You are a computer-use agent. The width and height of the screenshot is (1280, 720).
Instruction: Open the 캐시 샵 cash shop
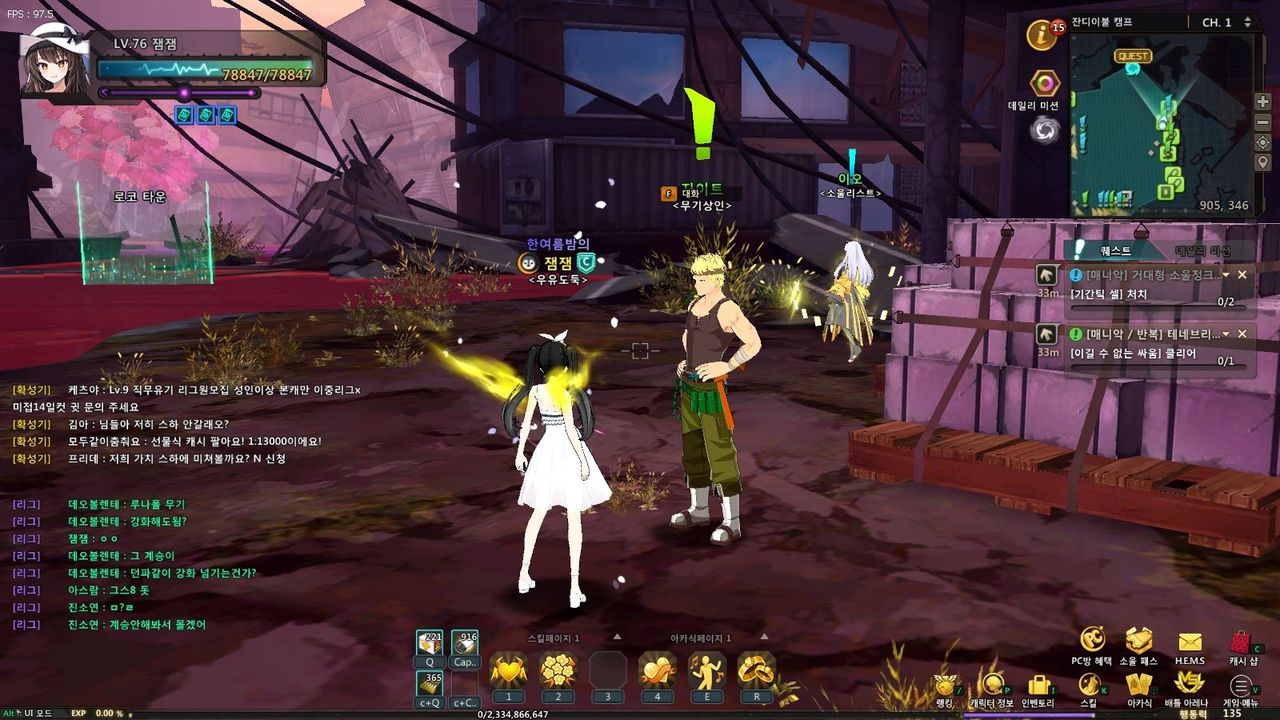coord(1241,643)
